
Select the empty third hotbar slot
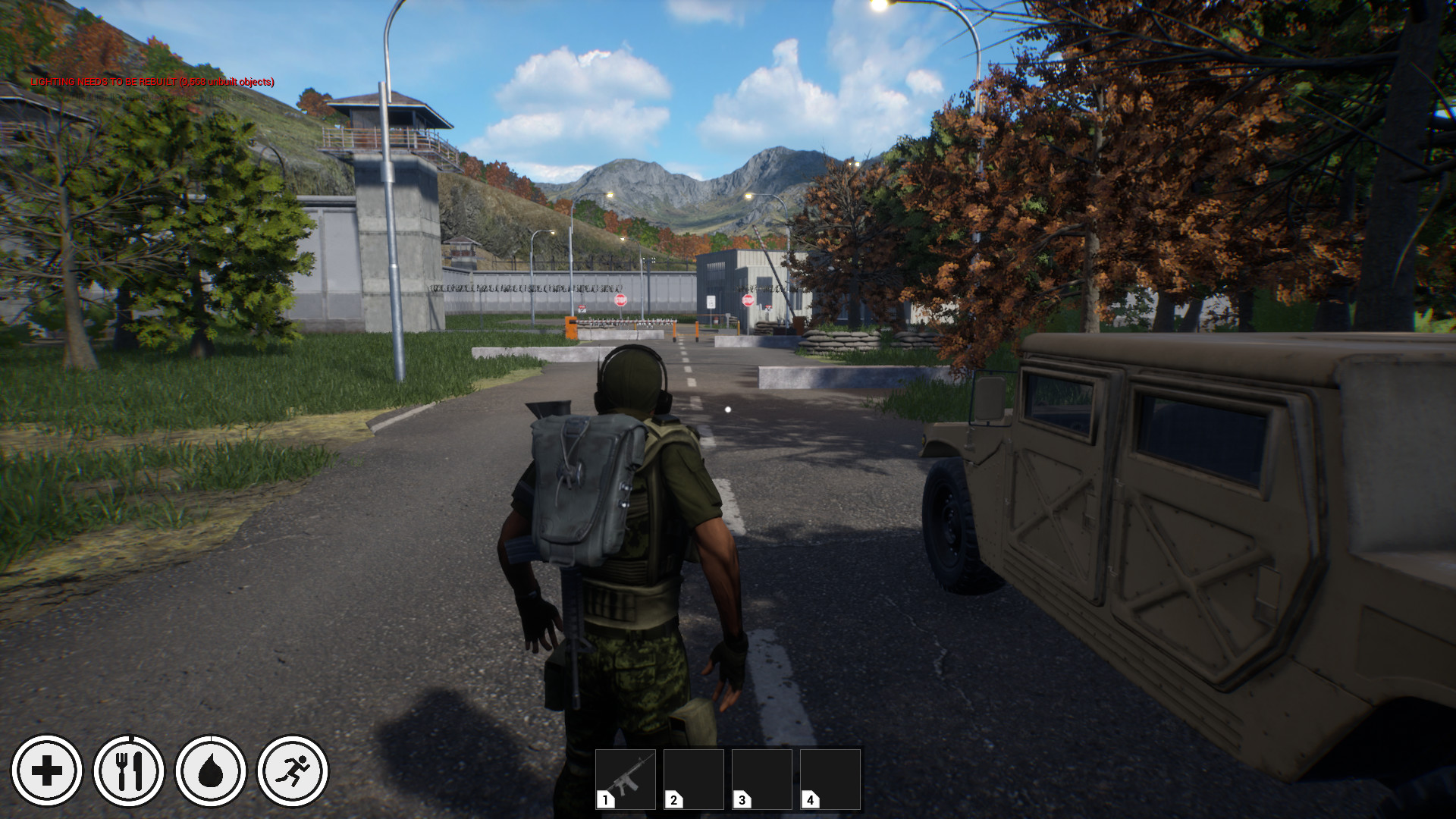[761, 777]
